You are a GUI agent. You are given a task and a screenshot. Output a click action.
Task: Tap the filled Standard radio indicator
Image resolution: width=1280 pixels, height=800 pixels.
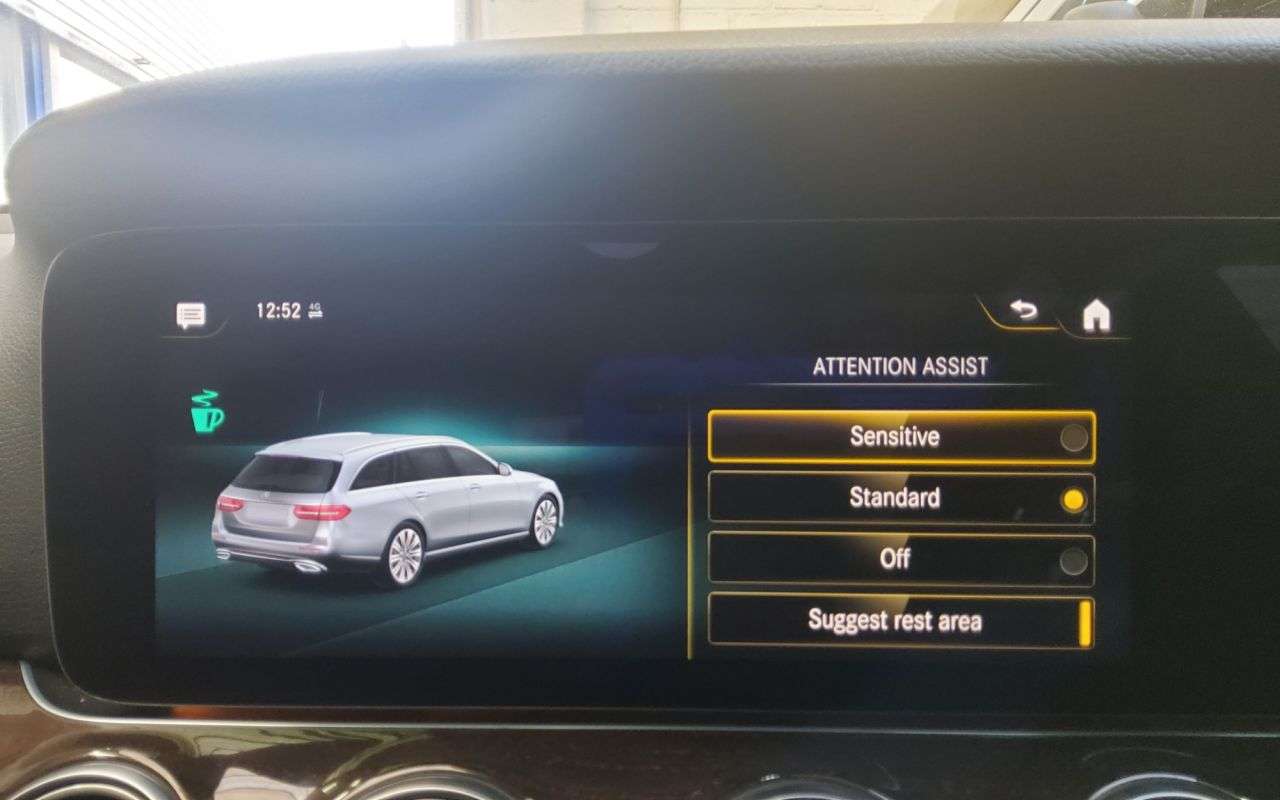click(1072, 497)
